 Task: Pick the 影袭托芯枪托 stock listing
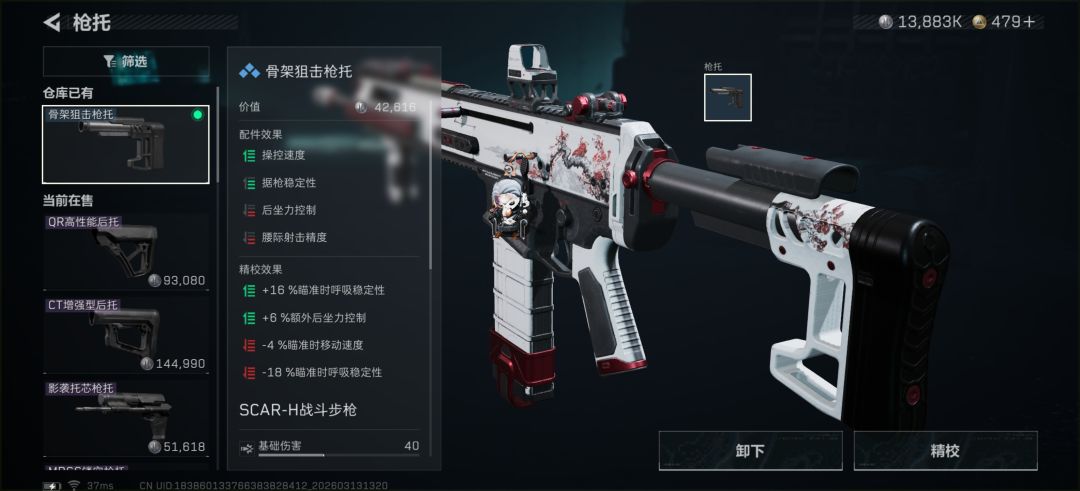click(126, 417)
